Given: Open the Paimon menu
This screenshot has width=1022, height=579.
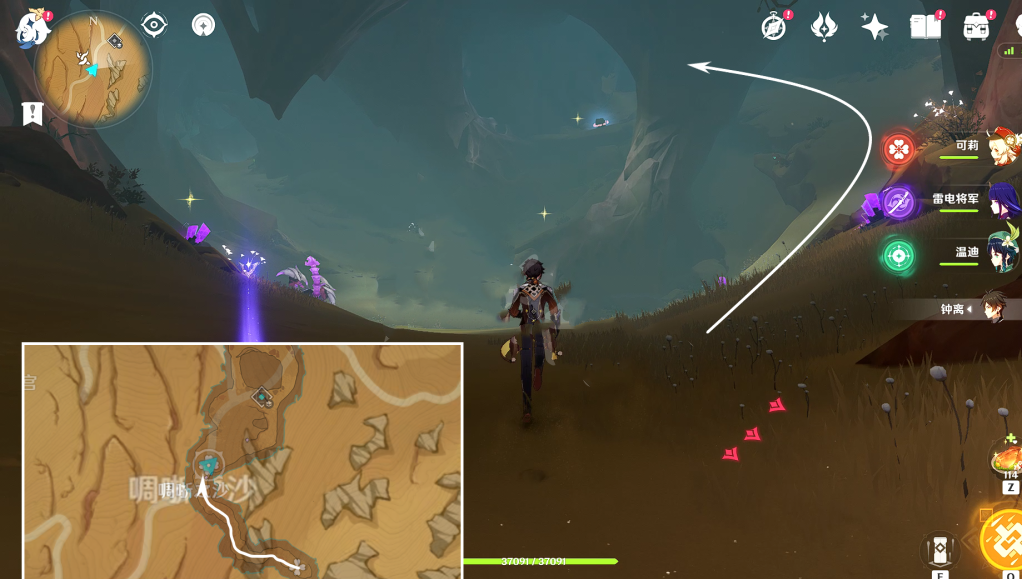Looking at the screenshot, I should (x=32, y=29).
